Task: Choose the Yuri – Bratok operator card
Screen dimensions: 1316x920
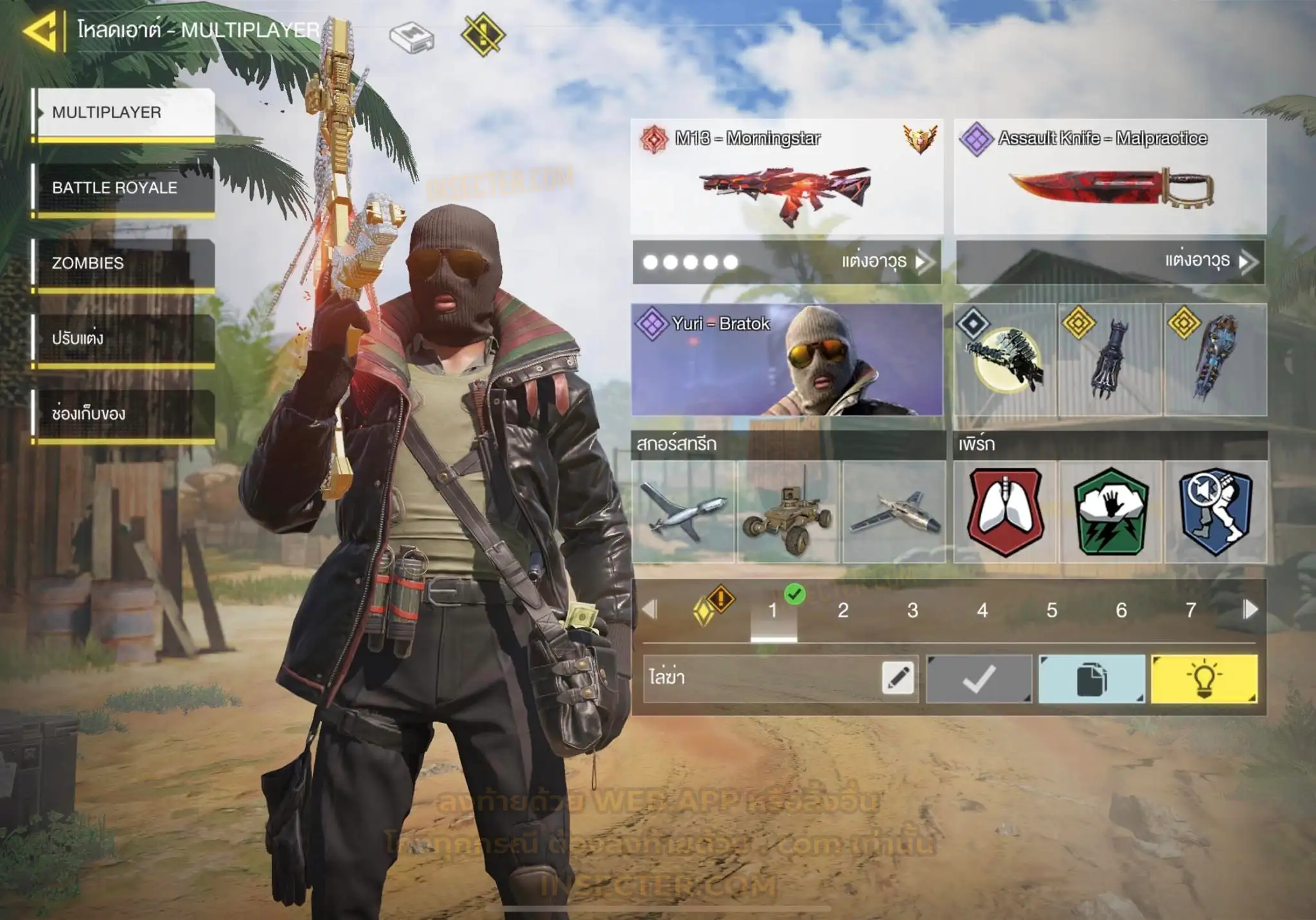Action: (x=787, y=360)
